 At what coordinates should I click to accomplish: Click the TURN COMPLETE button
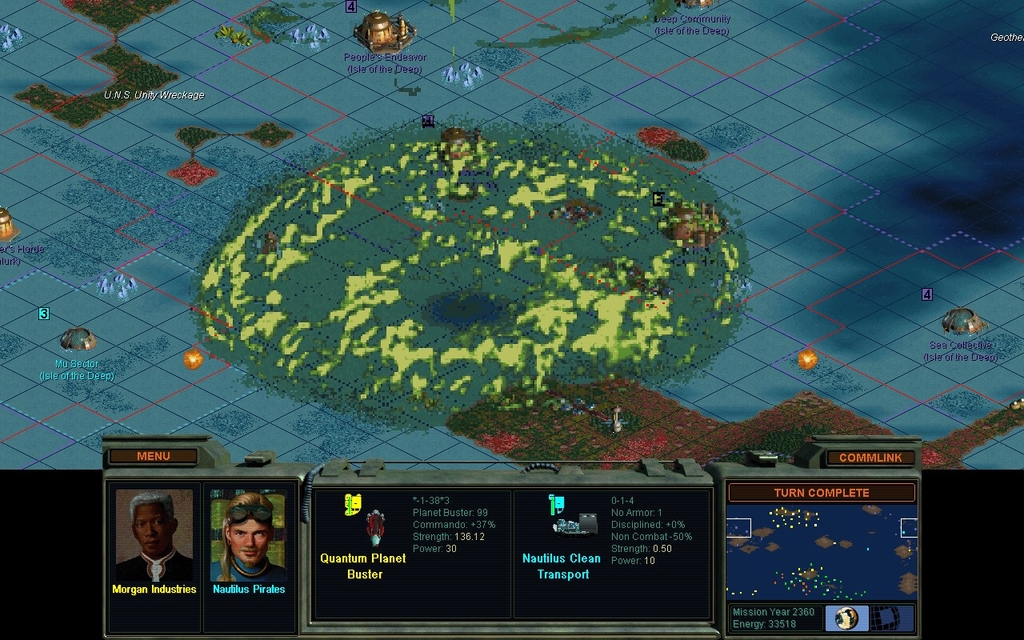pyautogui.click(x=821, y=492)
